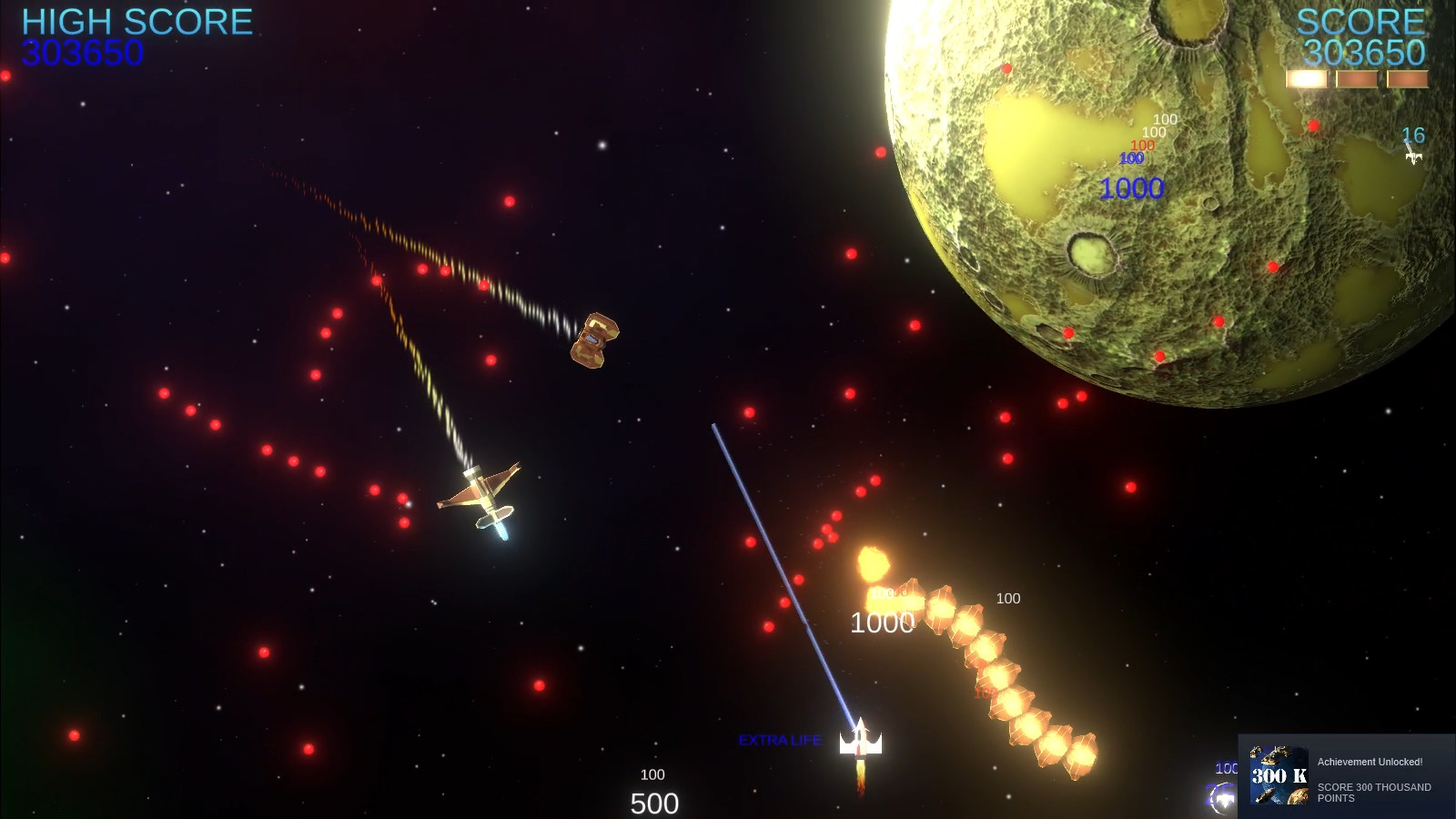Click the small ship icon under the 16 counter
This screenshot has height=819, width=1456.
pyautogui.click(x=1412, y=157)
